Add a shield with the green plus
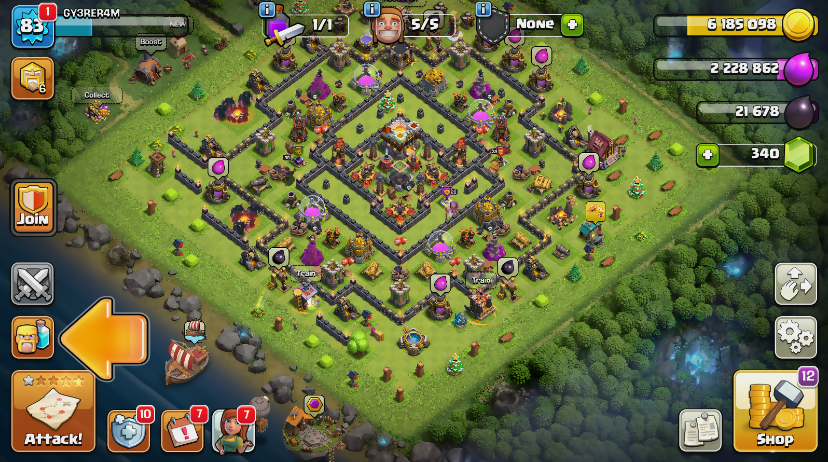 pyautogui.click(x=571, y=25)
